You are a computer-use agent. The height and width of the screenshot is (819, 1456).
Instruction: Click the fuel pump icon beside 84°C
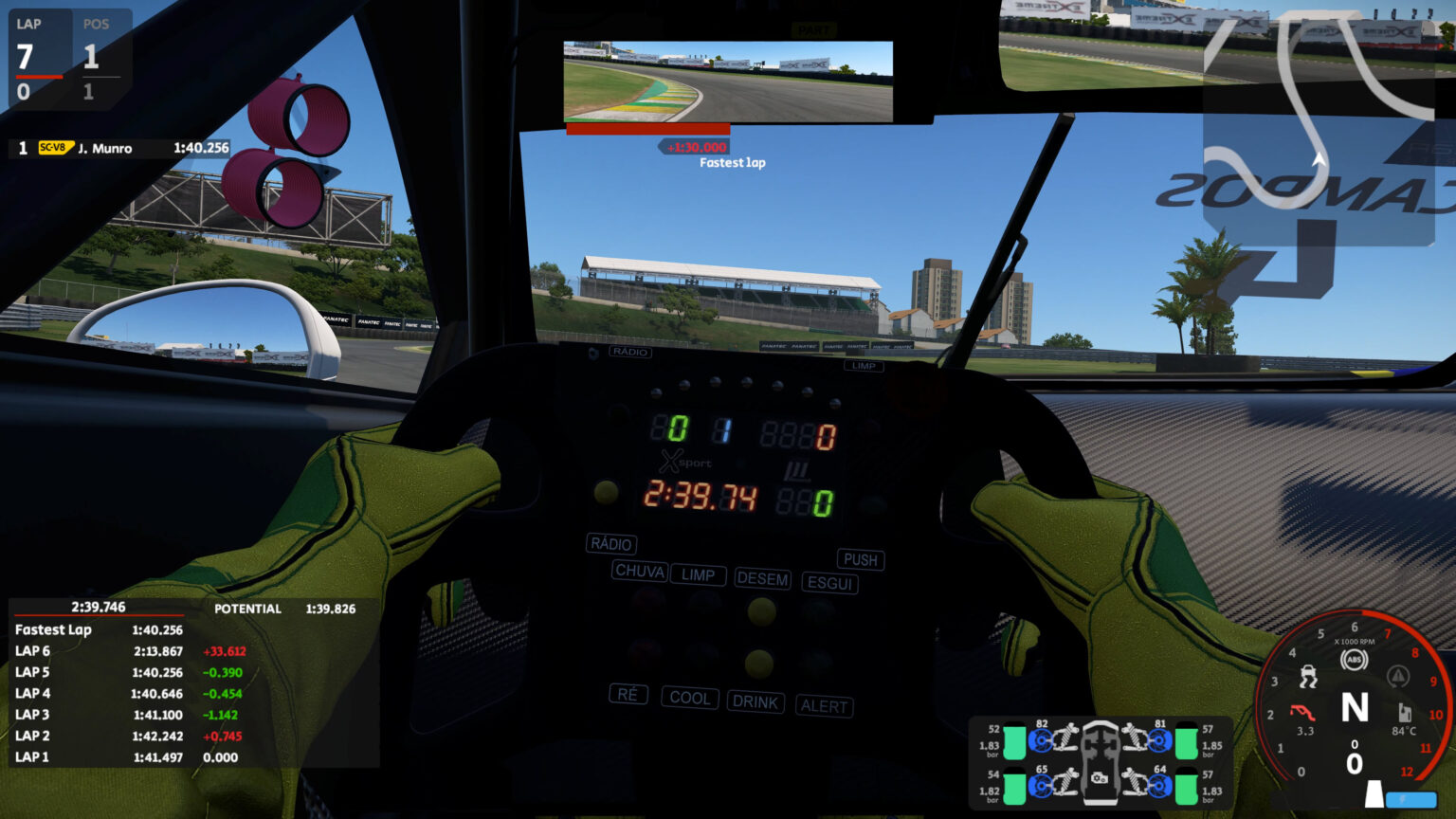click(x=1404, y=712)
